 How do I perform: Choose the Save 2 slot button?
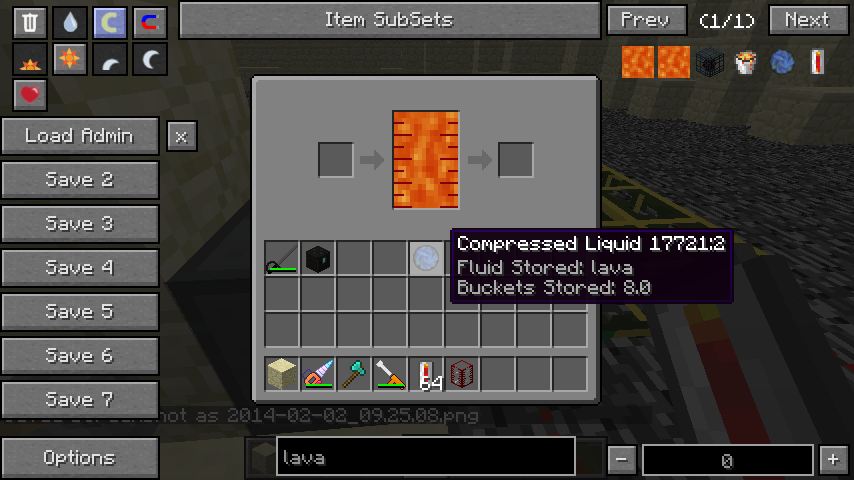pos(80,180)
